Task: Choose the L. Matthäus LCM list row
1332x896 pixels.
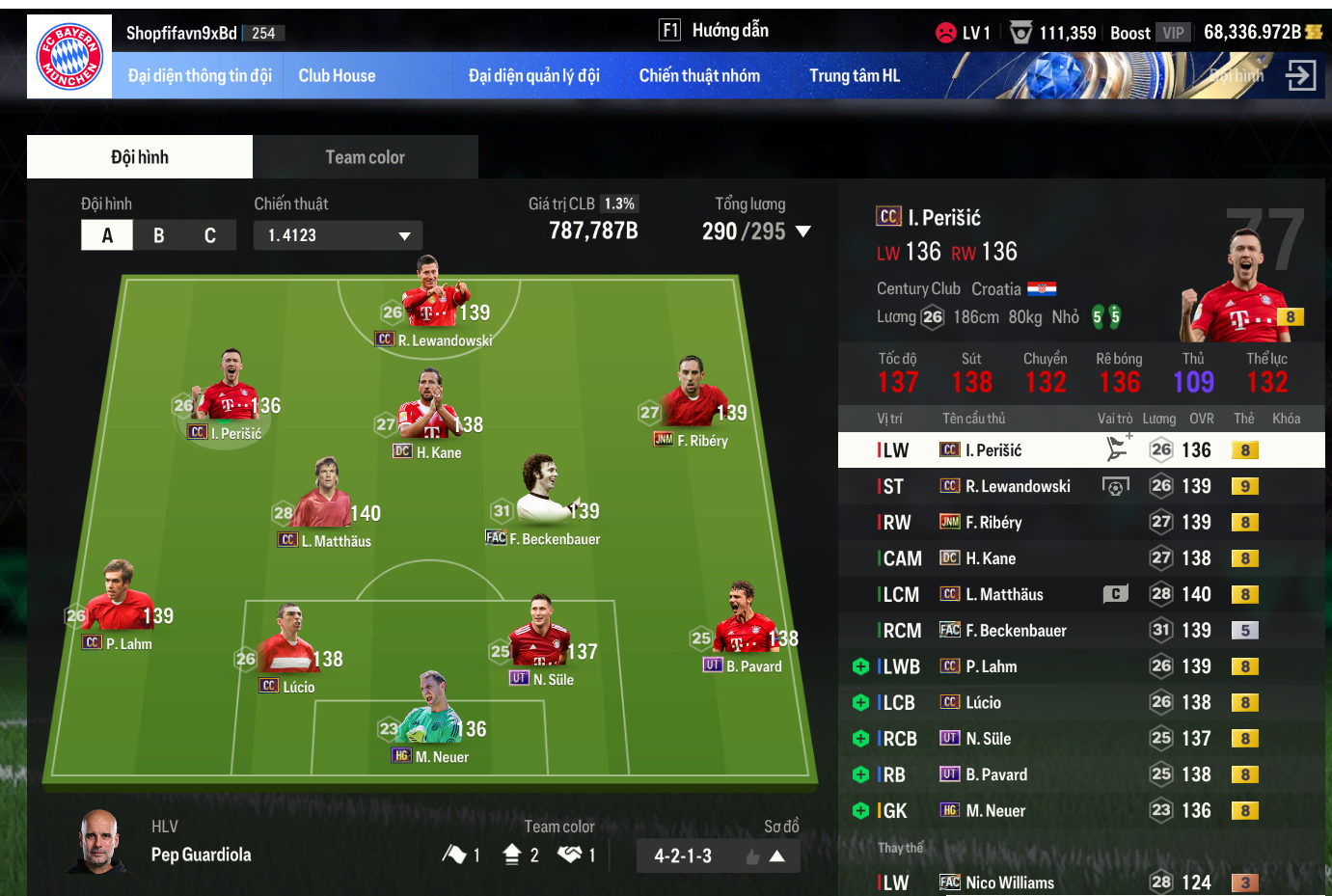Action: [x=1080, y=595]
